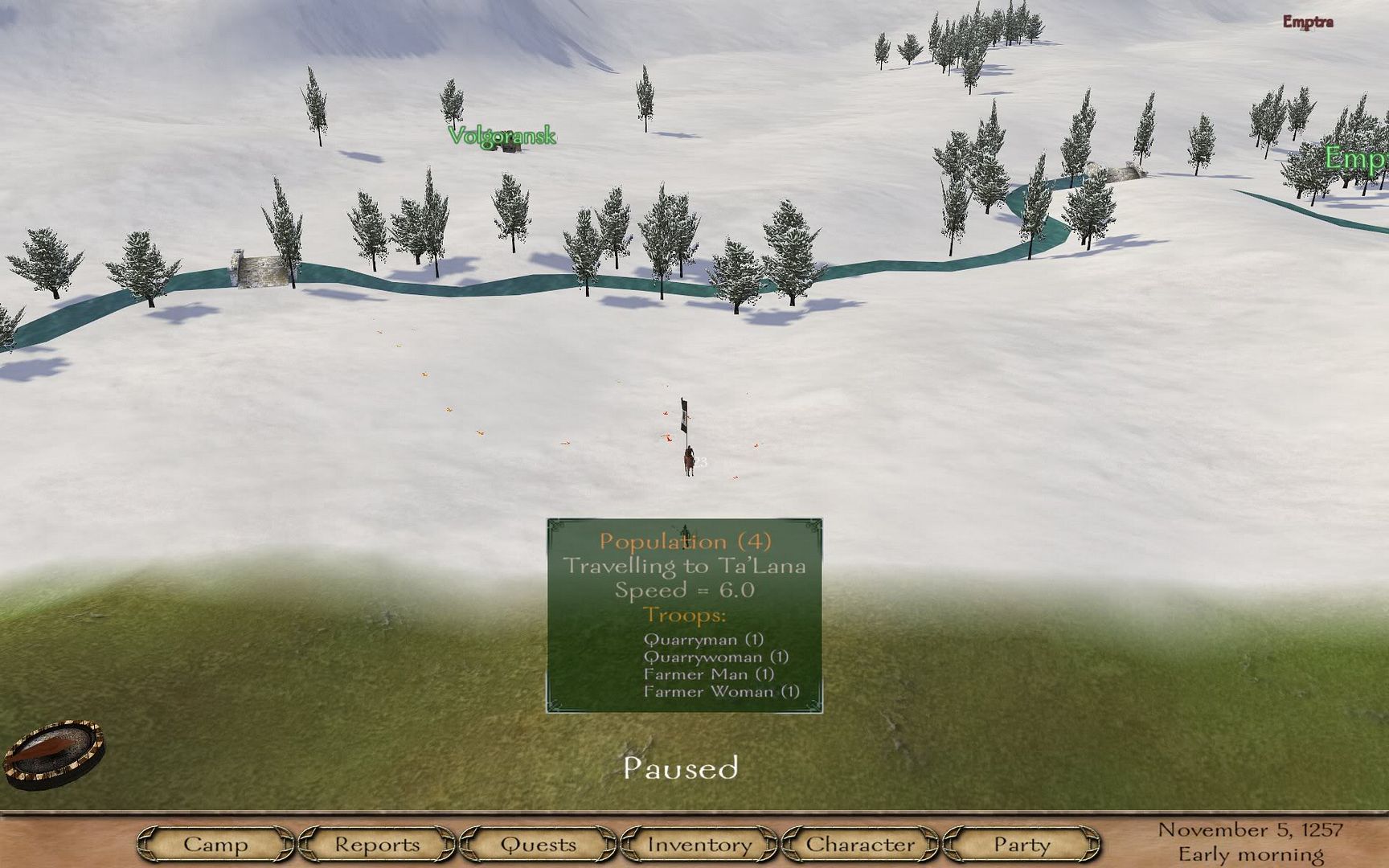The image size is (1389, 868).
Task: View the Character sheet
Action: (860, 845)
